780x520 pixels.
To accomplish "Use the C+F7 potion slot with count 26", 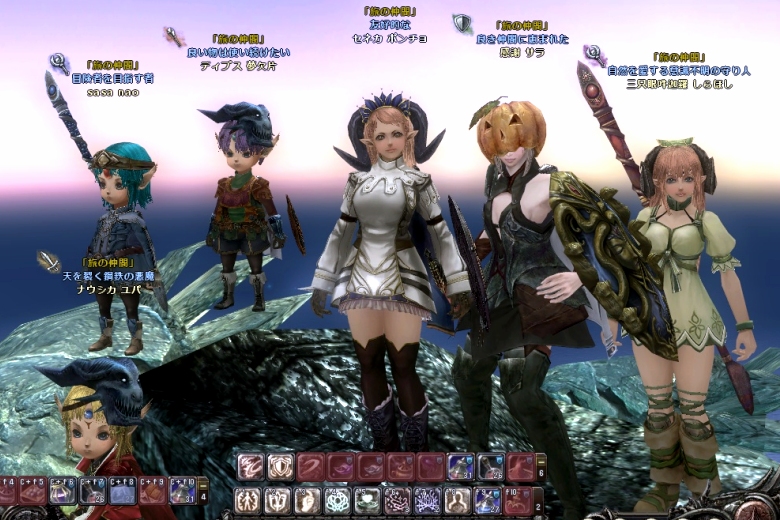I will 93,491.
